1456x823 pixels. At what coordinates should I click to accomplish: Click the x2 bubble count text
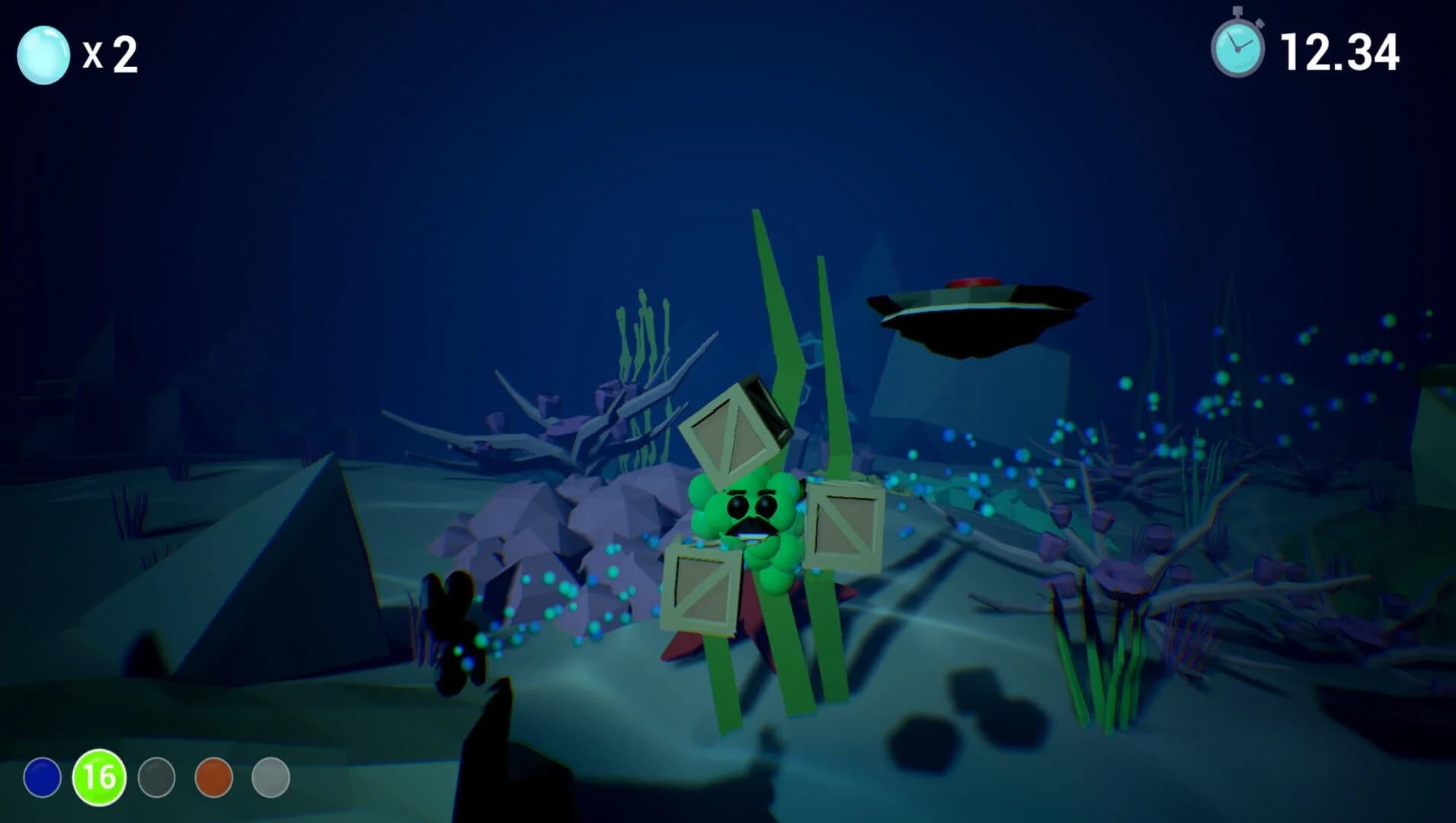click(x=111, y=55)
